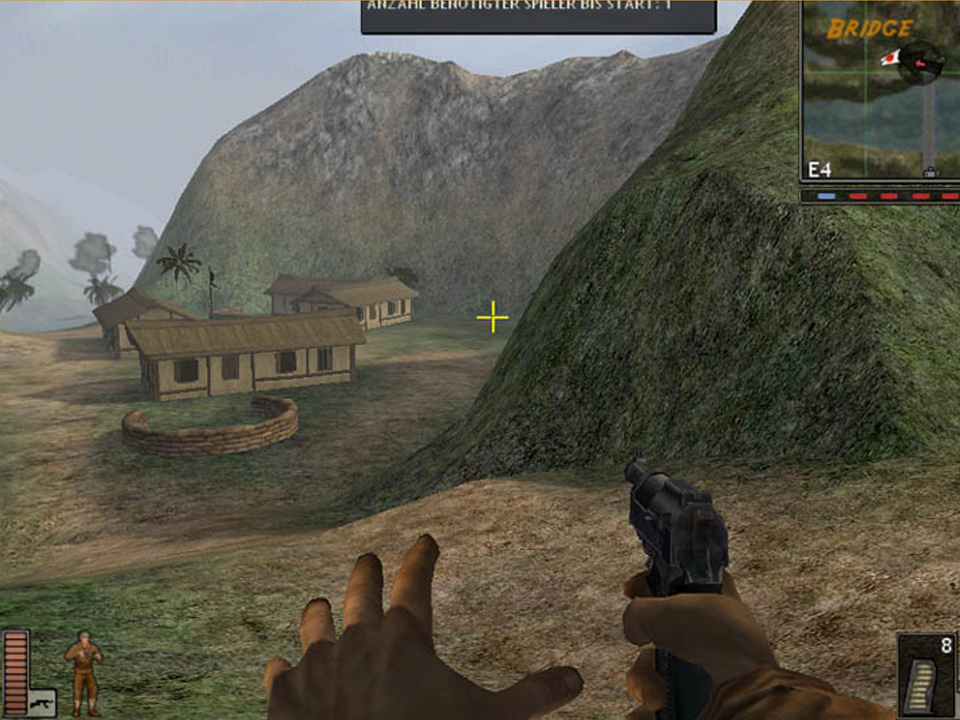The height and width of the screenshot is (720, 960).
Task: Select the rifle weapon icon
Action: pyautogui.click(x=41, y=702)
